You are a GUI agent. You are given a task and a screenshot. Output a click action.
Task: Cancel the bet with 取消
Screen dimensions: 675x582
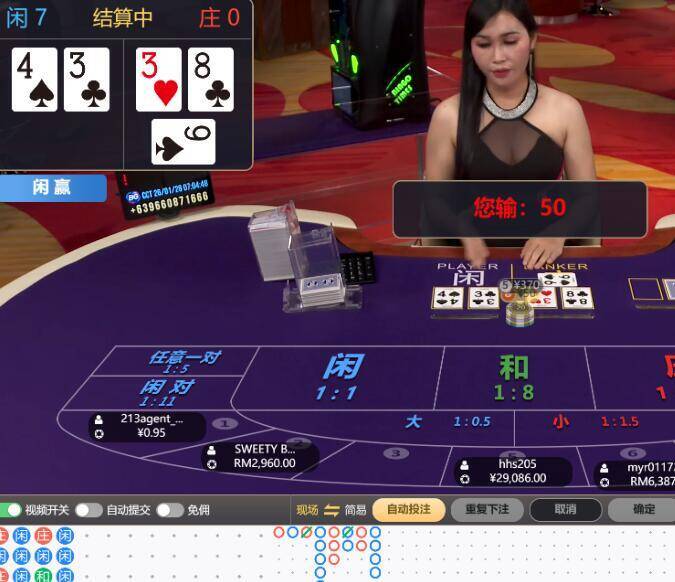(565, 509)
